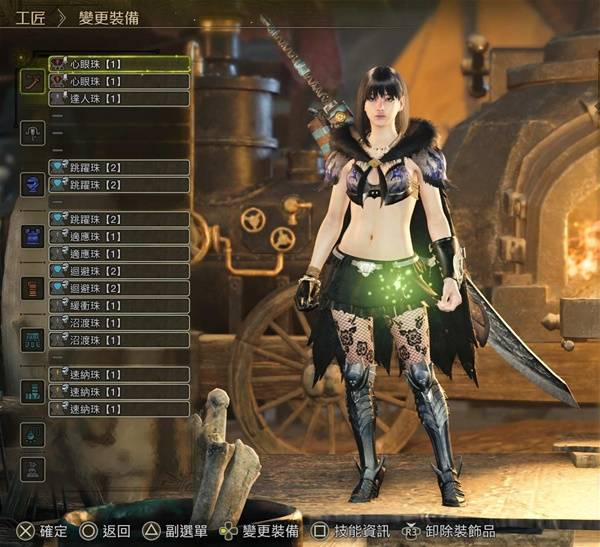Open the long sword weapon icon
Viewport: 600px width, 547px height.
pyautogui.click(x=33, y=80)
